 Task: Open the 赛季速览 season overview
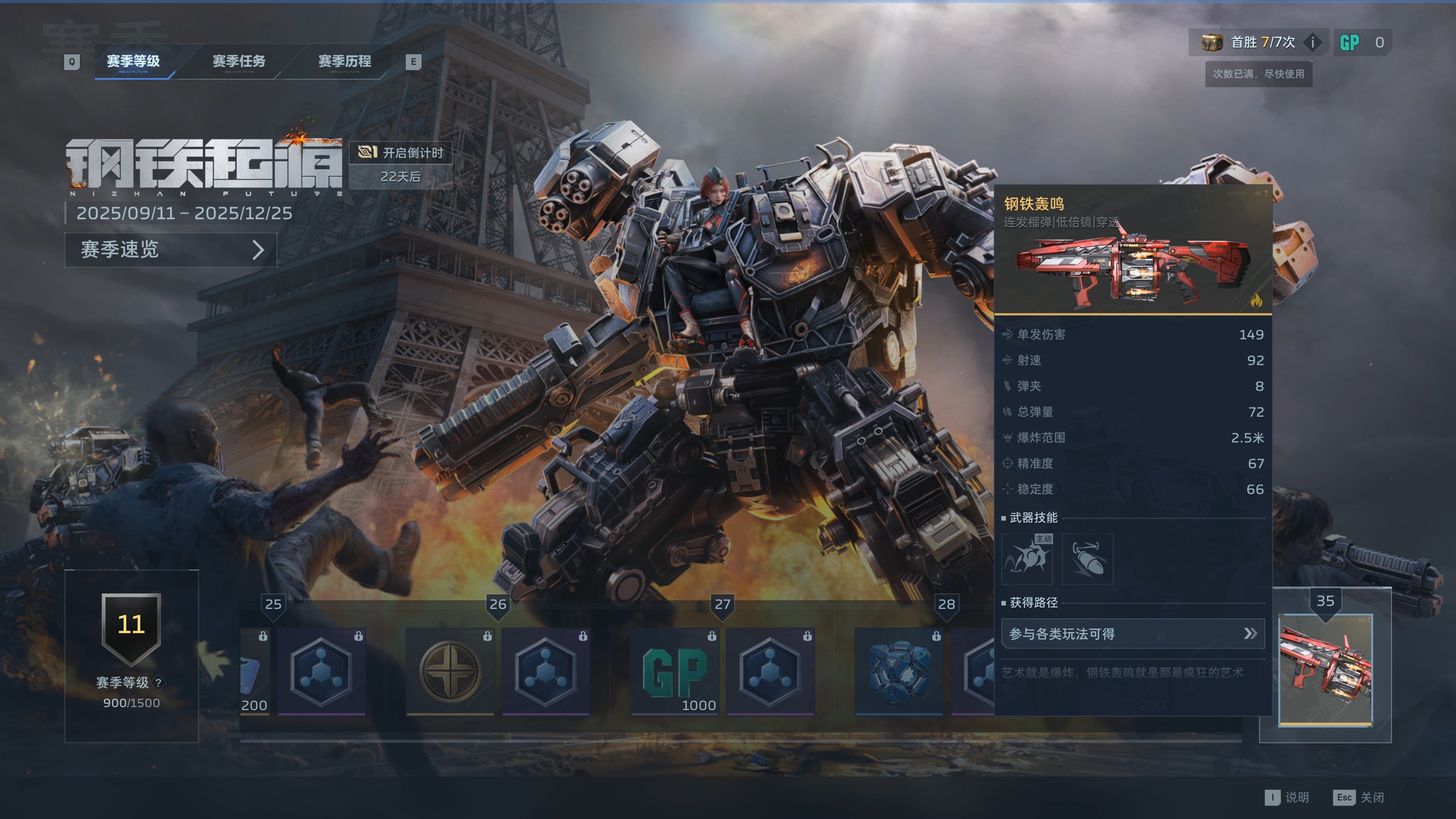coord(171,250)
